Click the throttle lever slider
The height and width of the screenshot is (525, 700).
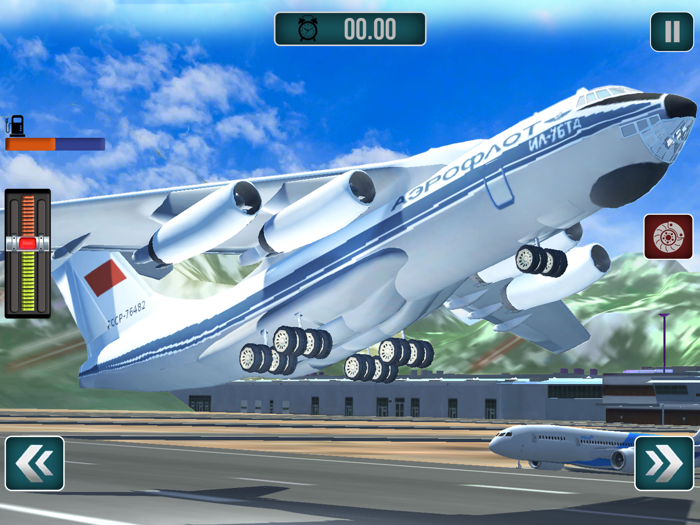tap(27, 243)
